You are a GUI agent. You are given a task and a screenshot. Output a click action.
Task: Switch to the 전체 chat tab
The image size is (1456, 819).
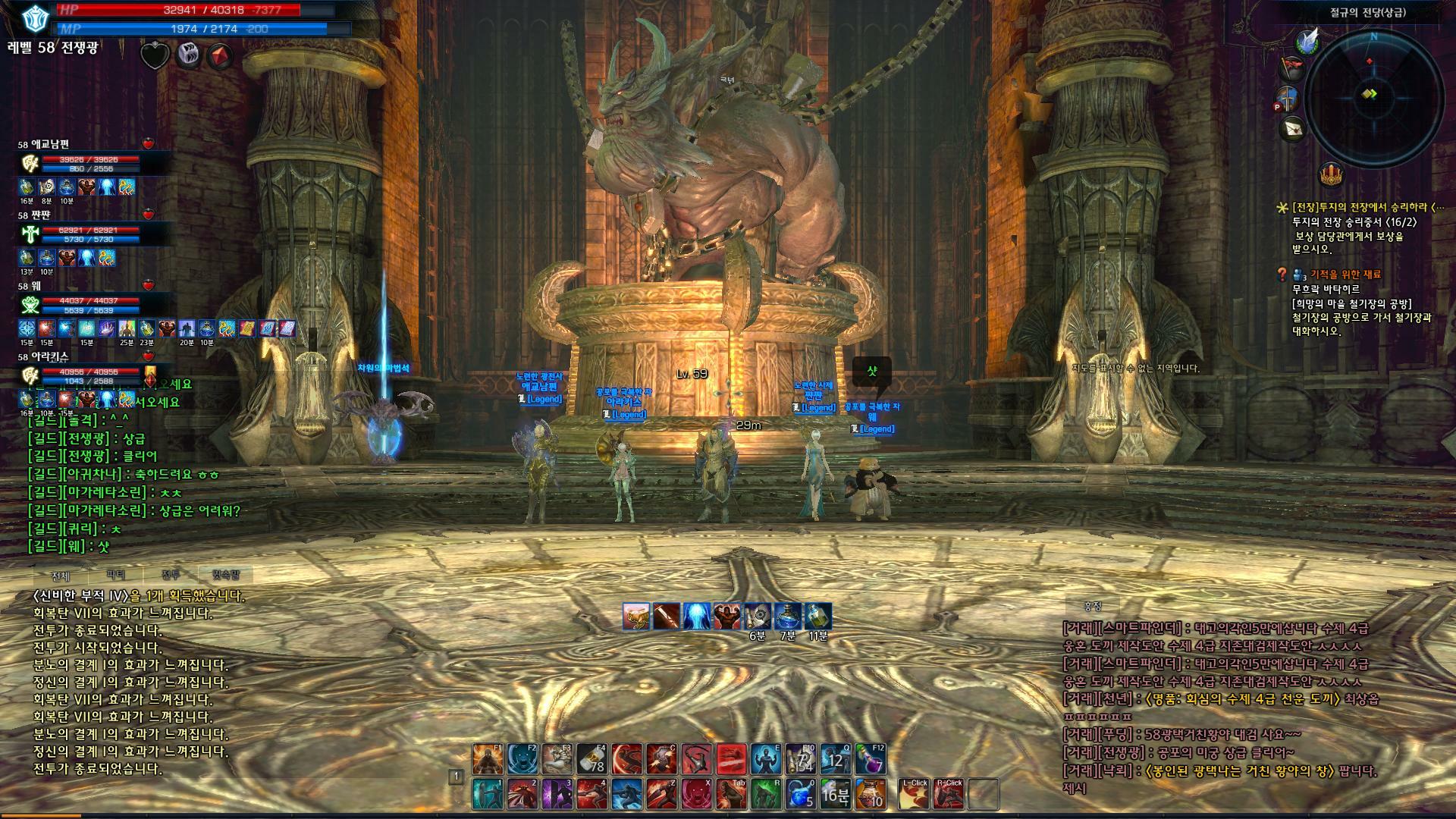click(x=61, y=576)
